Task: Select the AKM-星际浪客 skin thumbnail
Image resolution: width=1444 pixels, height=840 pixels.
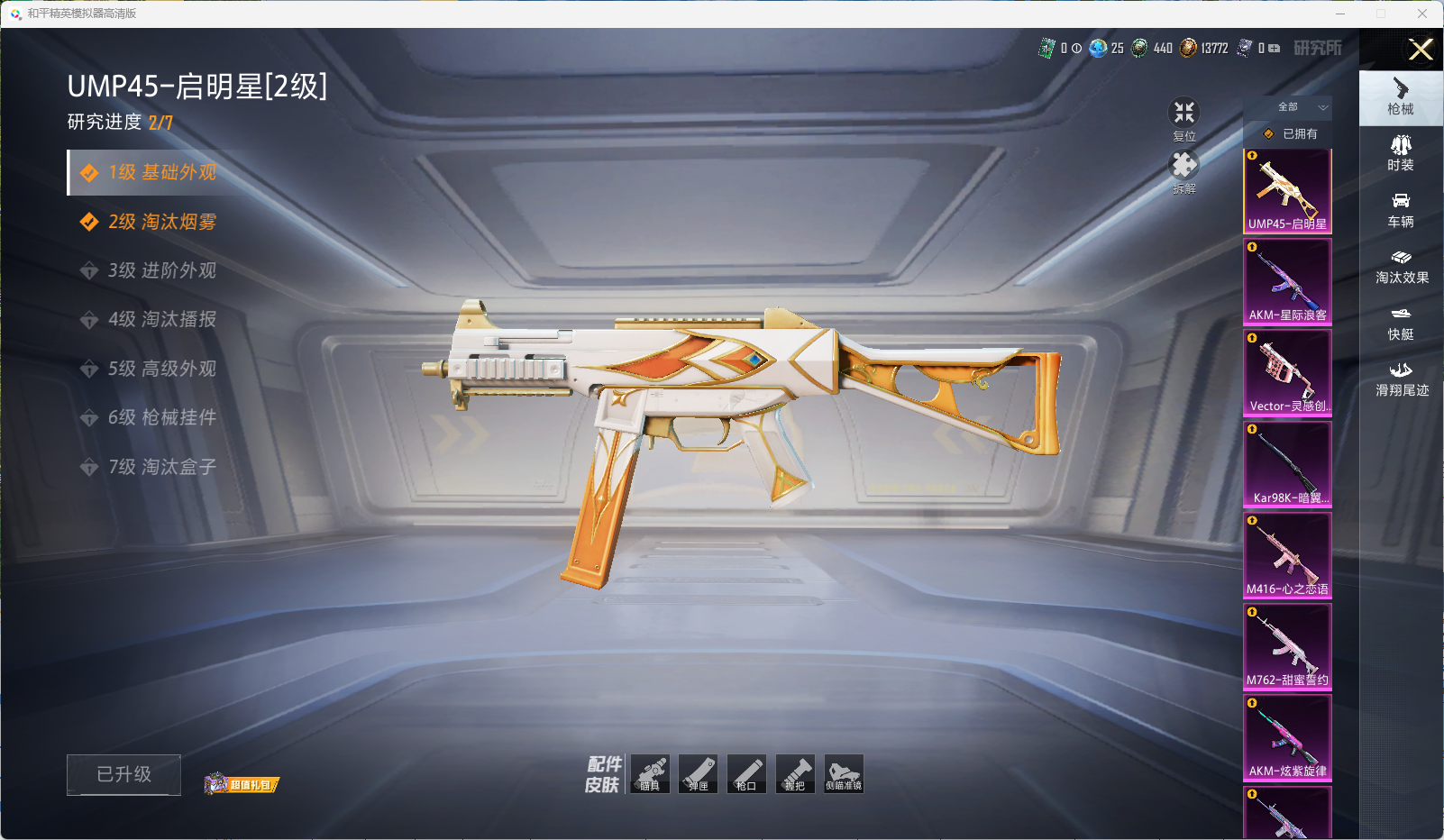Action: [x=1287, y=281]
